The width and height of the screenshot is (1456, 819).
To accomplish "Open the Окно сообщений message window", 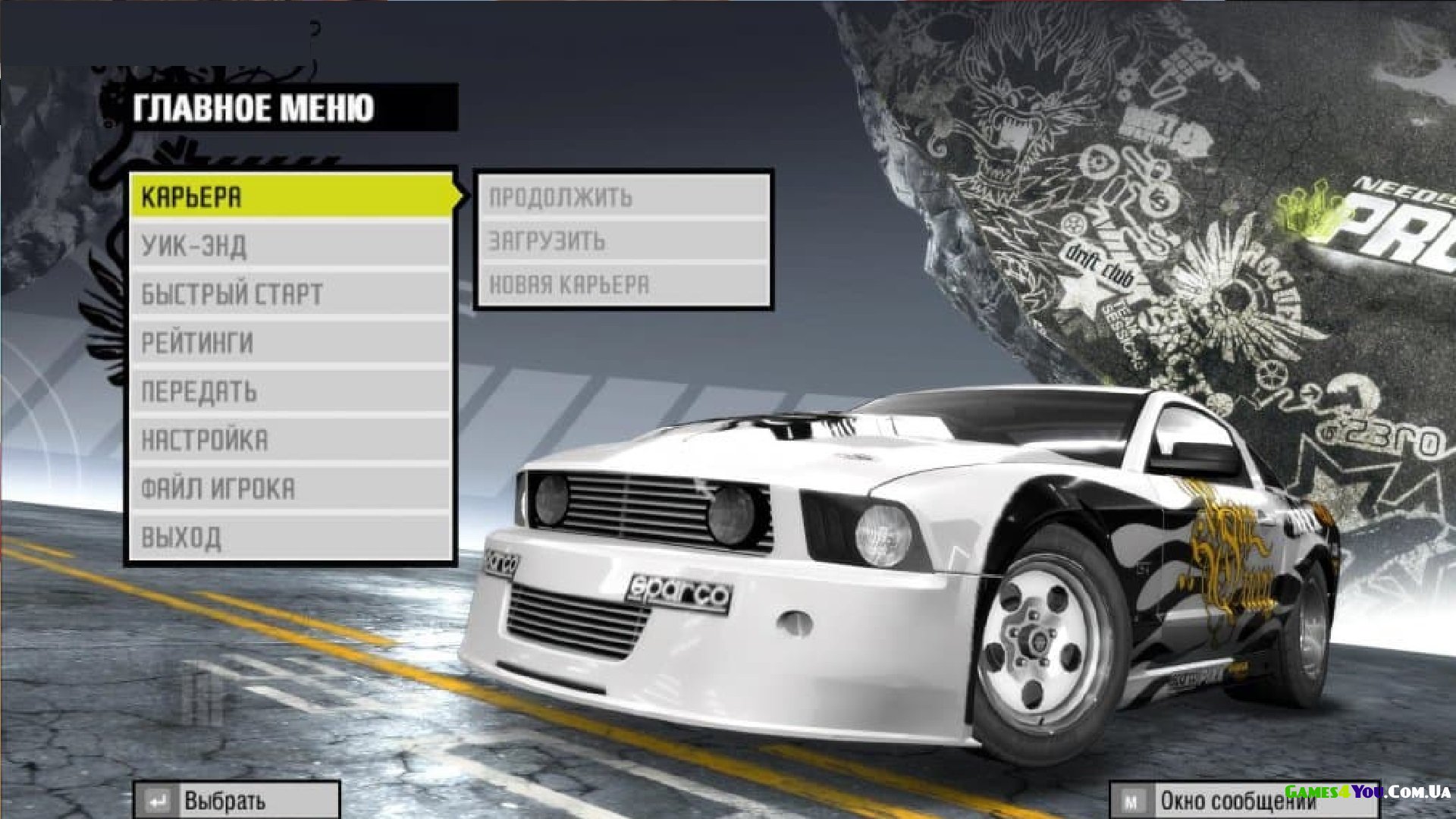I will point(1242,801).
